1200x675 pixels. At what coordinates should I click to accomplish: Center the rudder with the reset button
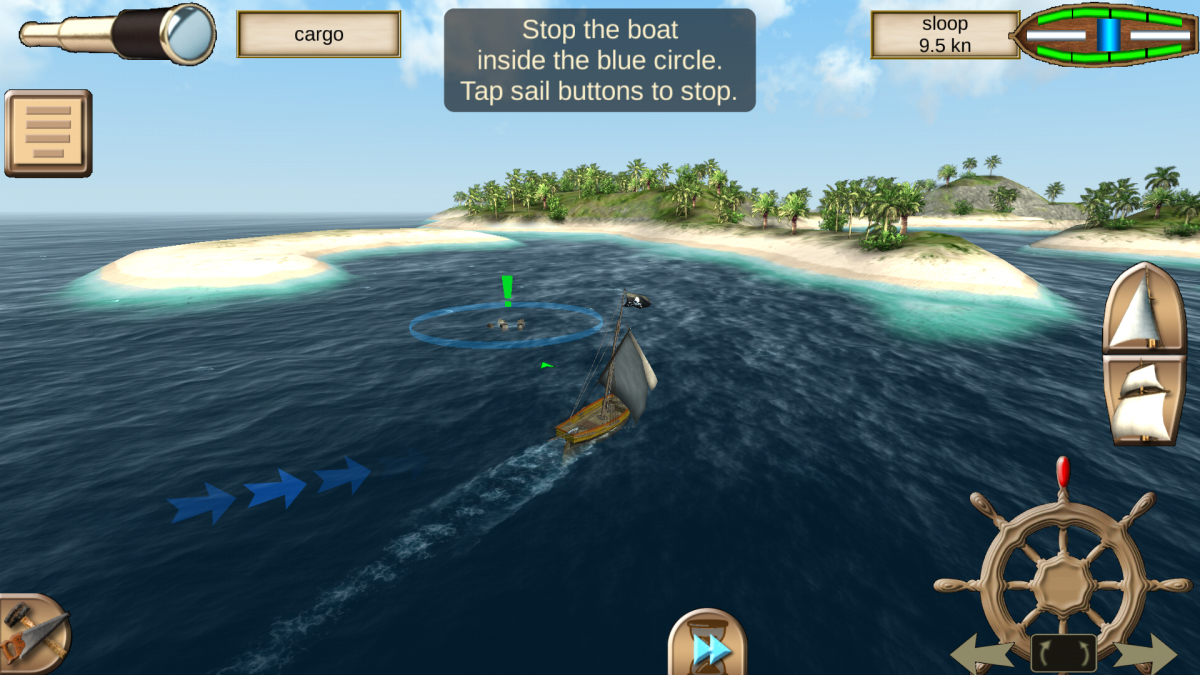1063,654
